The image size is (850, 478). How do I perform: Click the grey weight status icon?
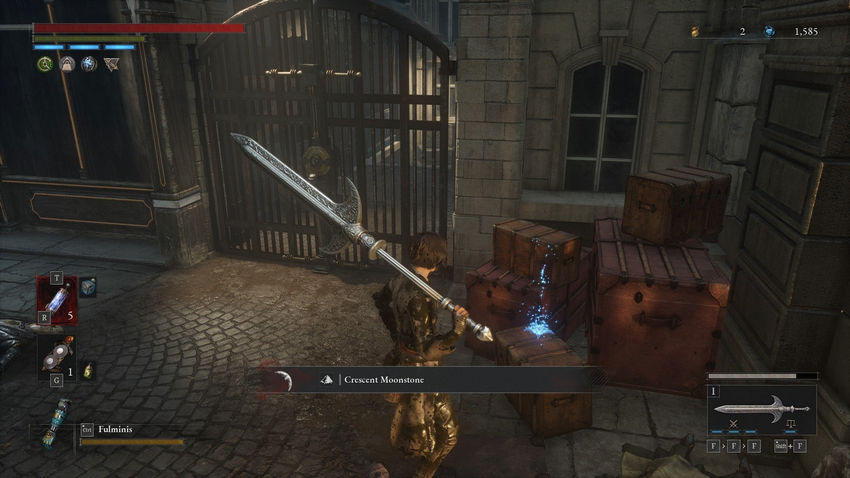tap(67, 64)
